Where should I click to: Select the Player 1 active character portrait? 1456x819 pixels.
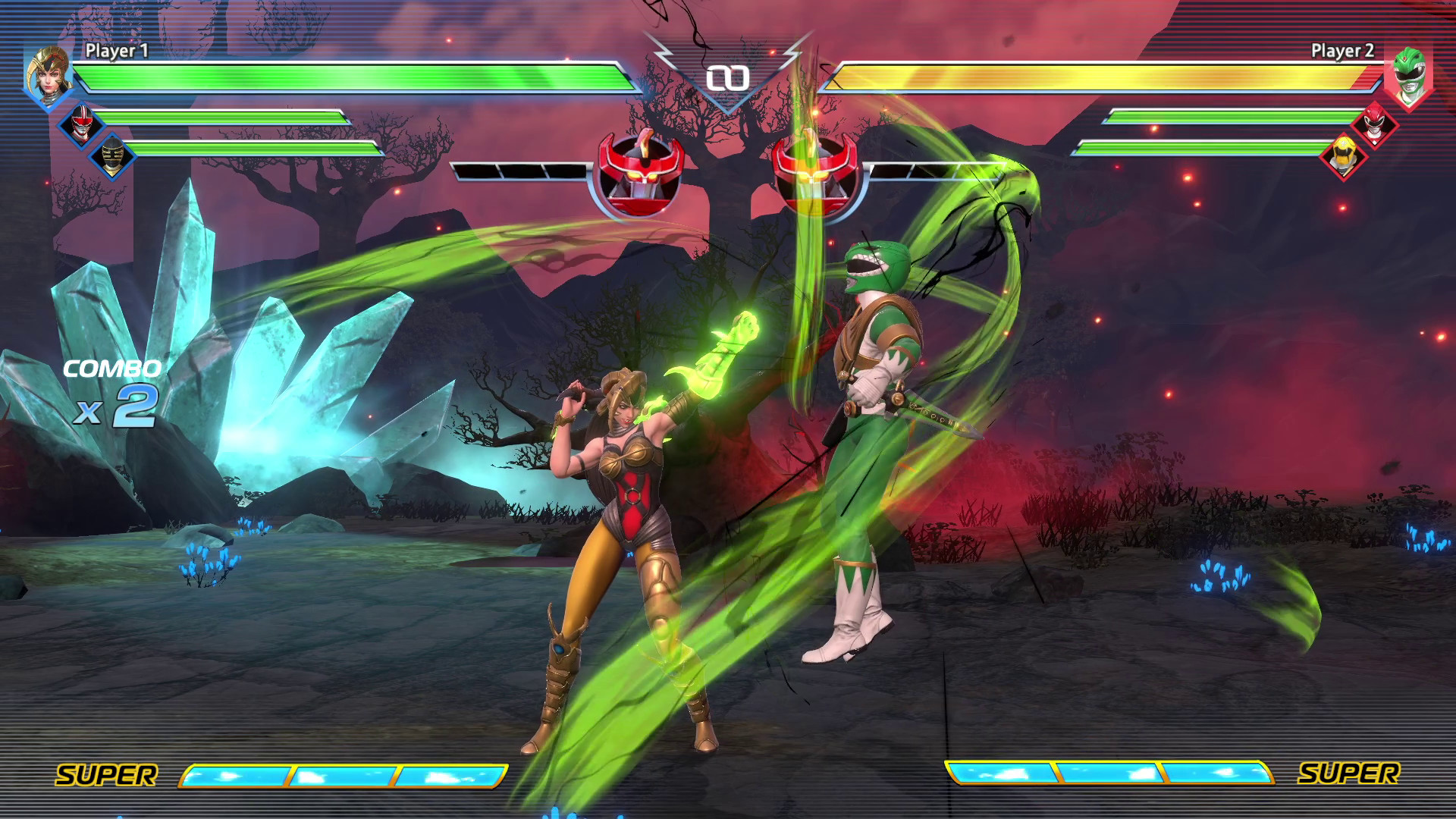click(47, 79)
